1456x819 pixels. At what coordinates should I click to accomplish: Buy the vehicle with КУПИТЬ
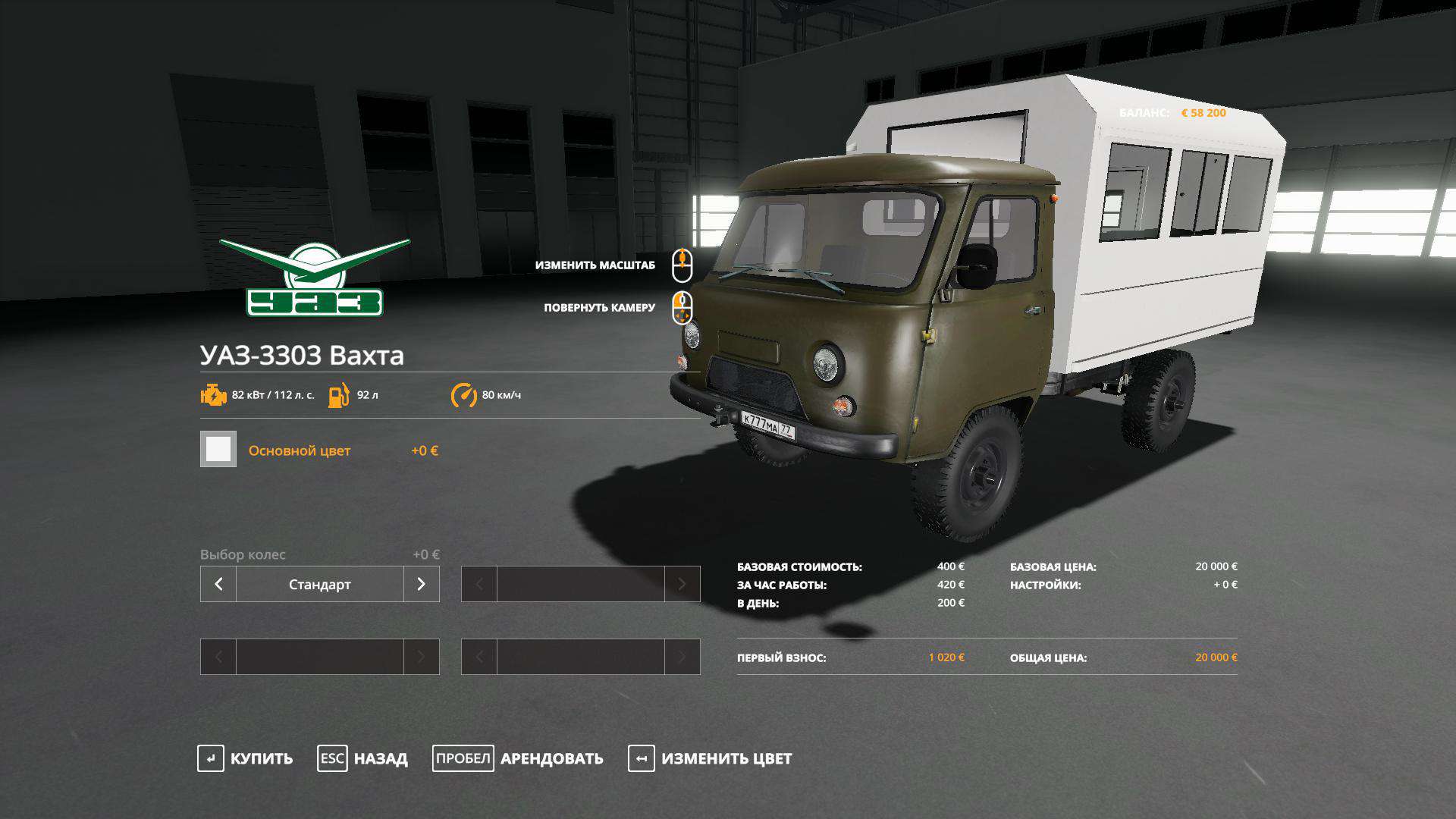pyautogui.click(x=246, y=758)
